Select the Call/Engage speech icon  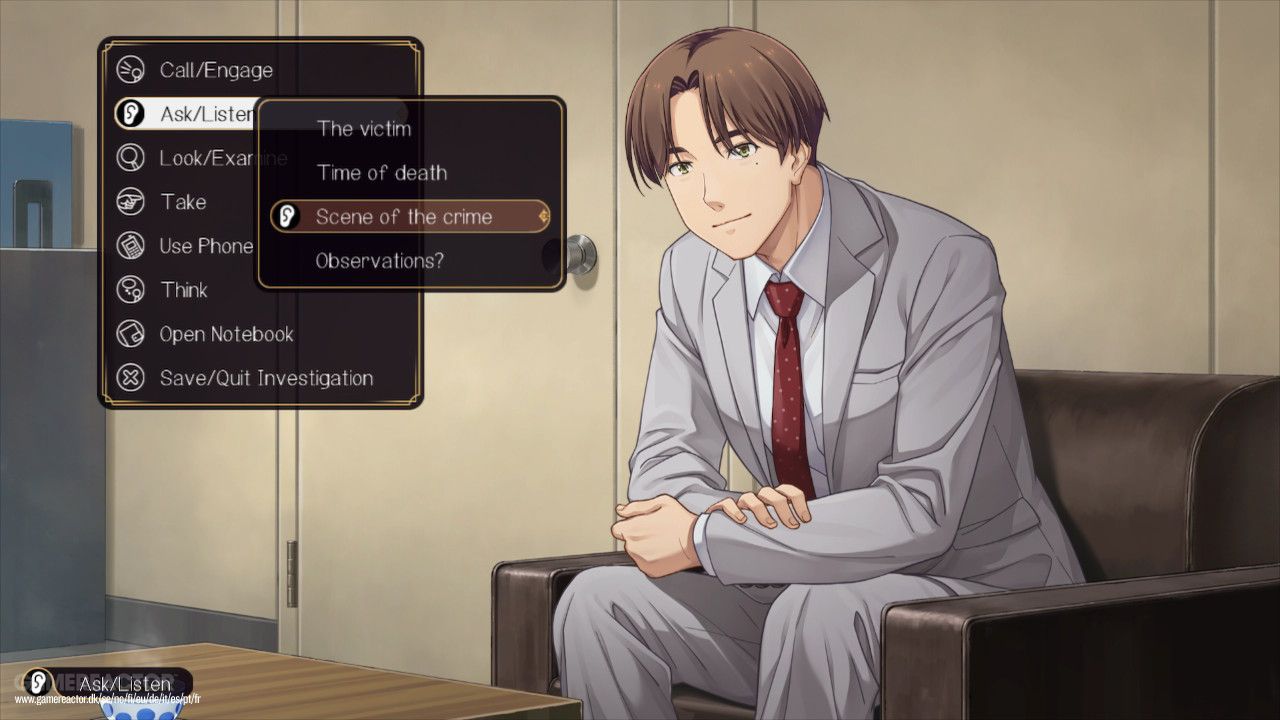tap(131, 70)
